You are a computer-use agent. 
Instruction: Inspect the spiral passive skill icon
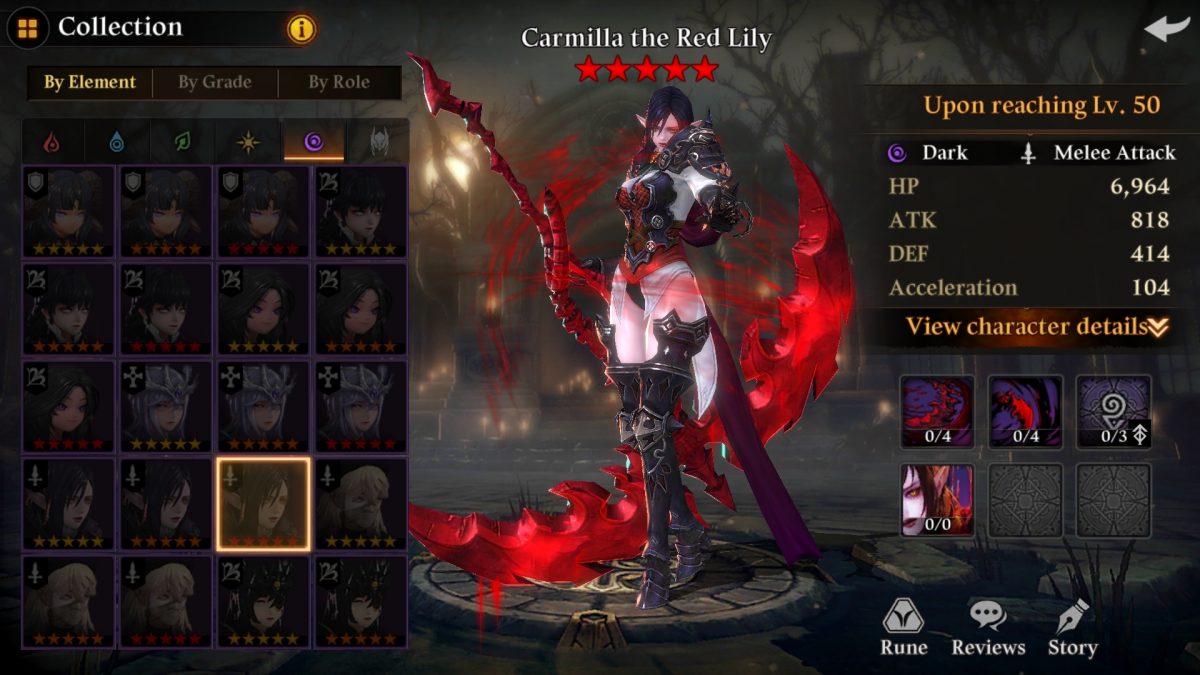[x=1113, y=412]
